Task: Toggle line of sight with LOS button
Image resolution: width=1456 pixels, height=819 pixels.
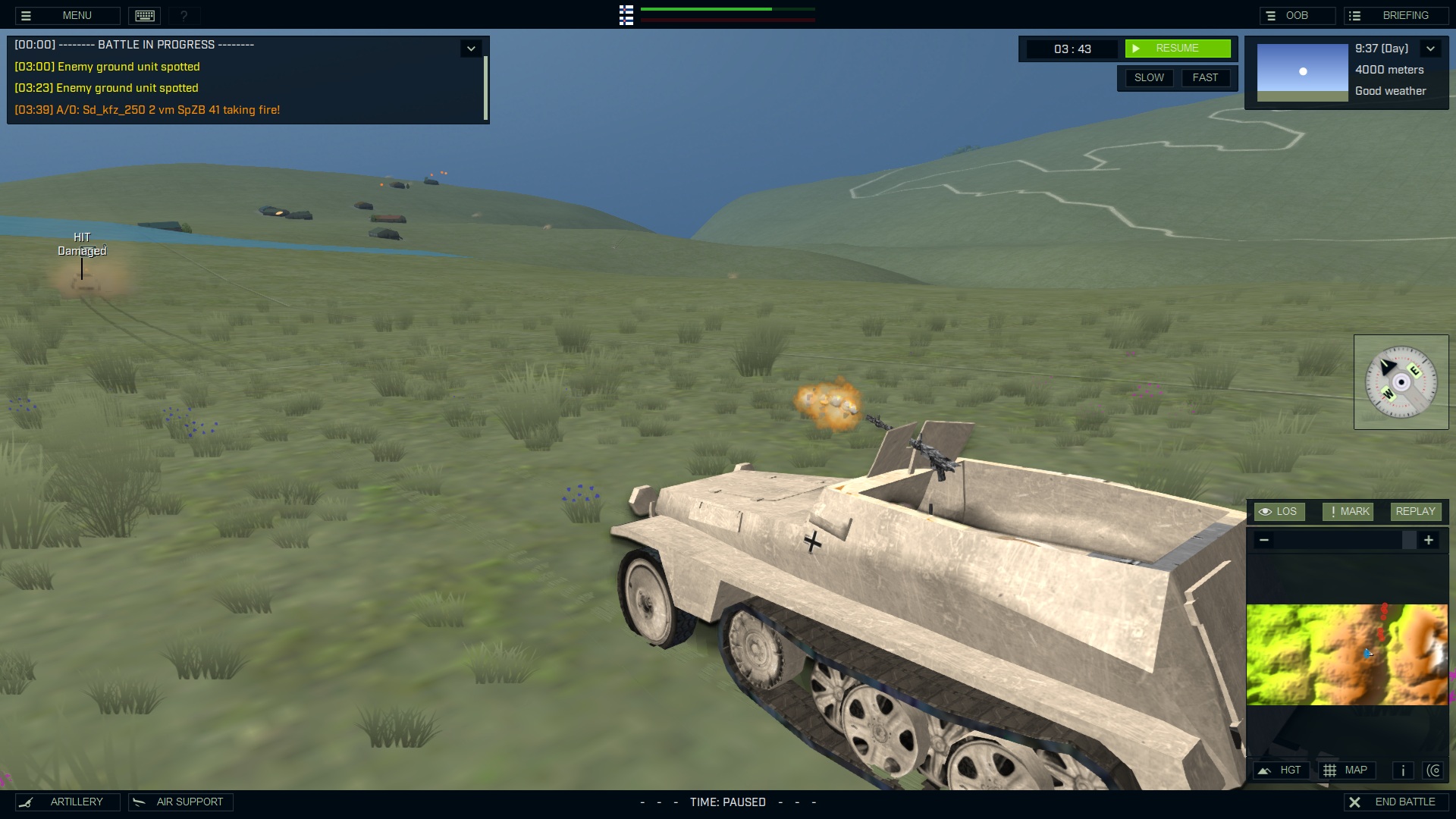Action: [1280, 511]
